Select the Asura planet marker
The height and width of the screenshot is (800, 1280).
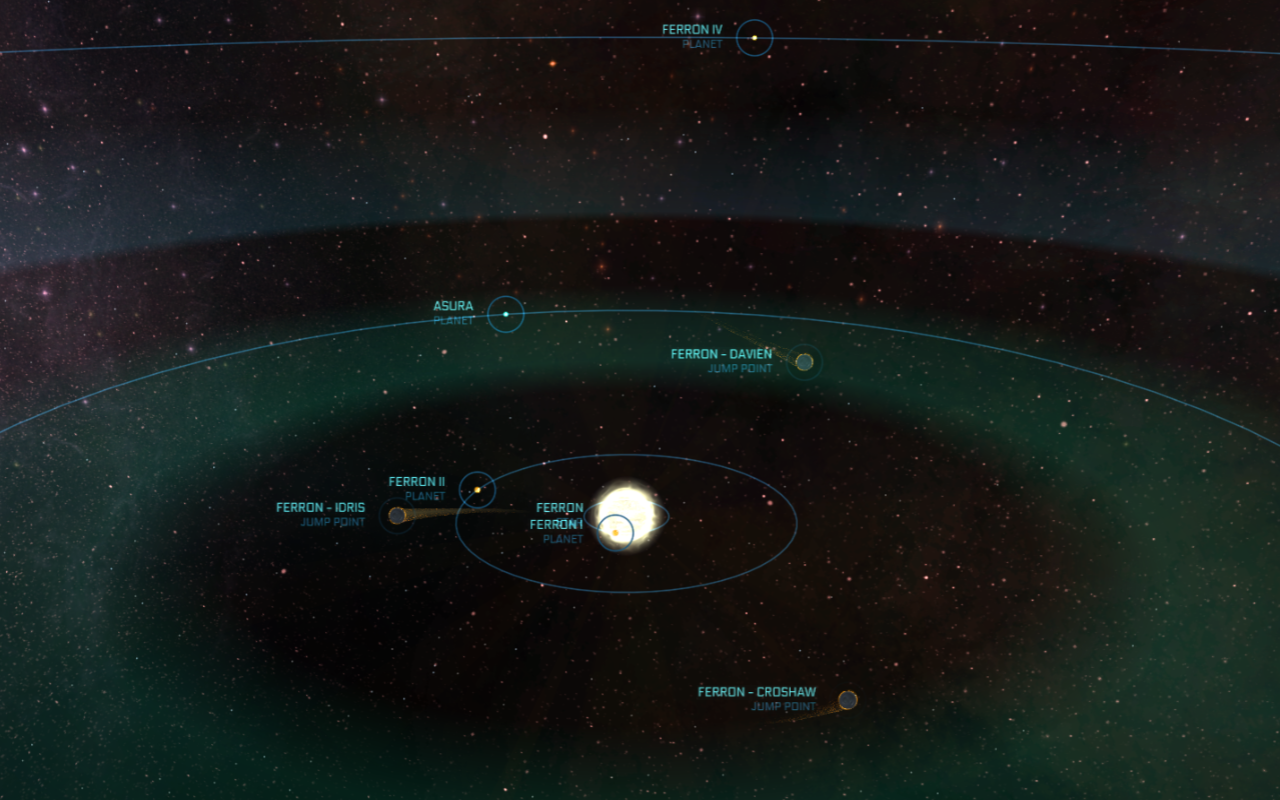point(506,314)
